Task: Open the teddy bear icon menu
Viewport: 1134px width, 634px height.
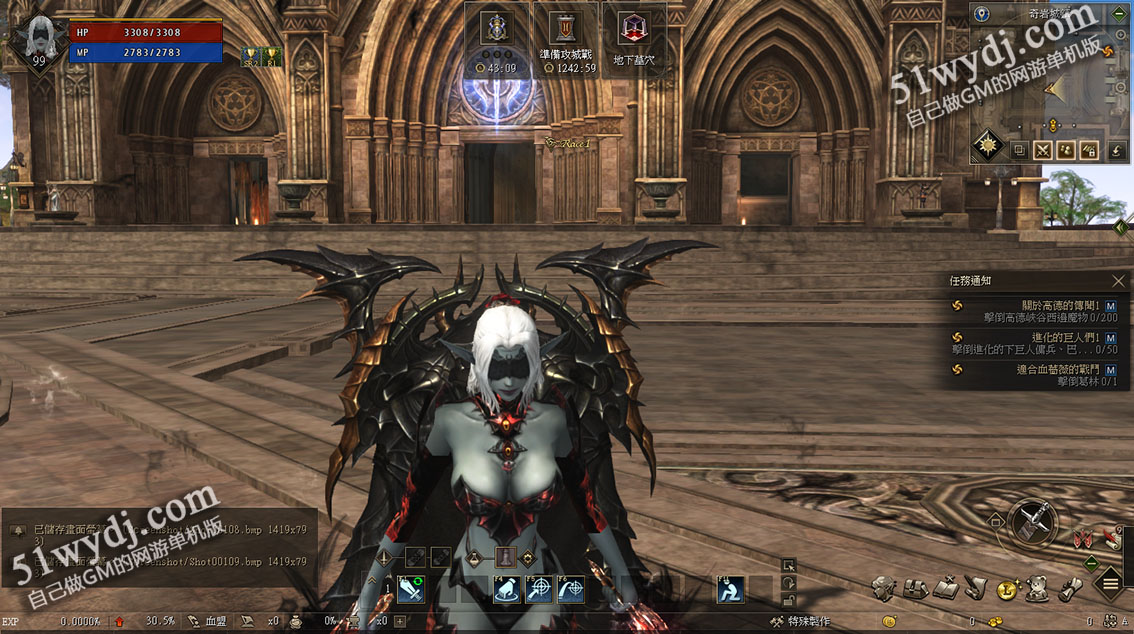Action: (x=1037, y=588)
